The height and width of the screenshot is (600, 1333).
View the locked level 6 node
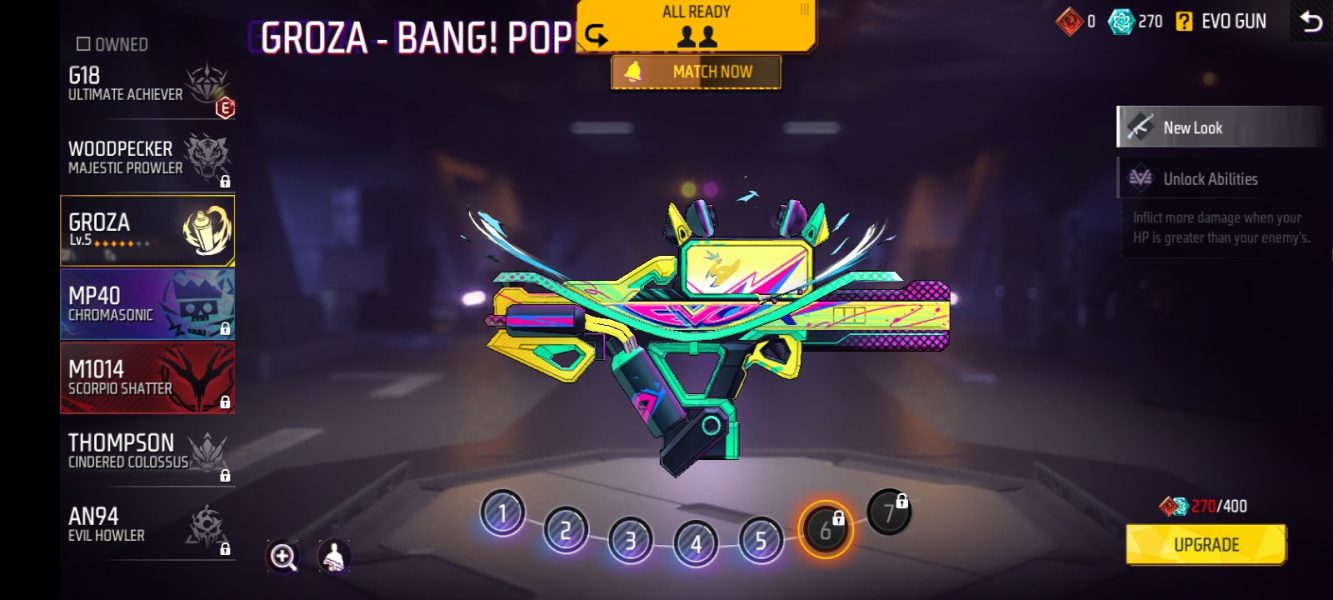826,530
